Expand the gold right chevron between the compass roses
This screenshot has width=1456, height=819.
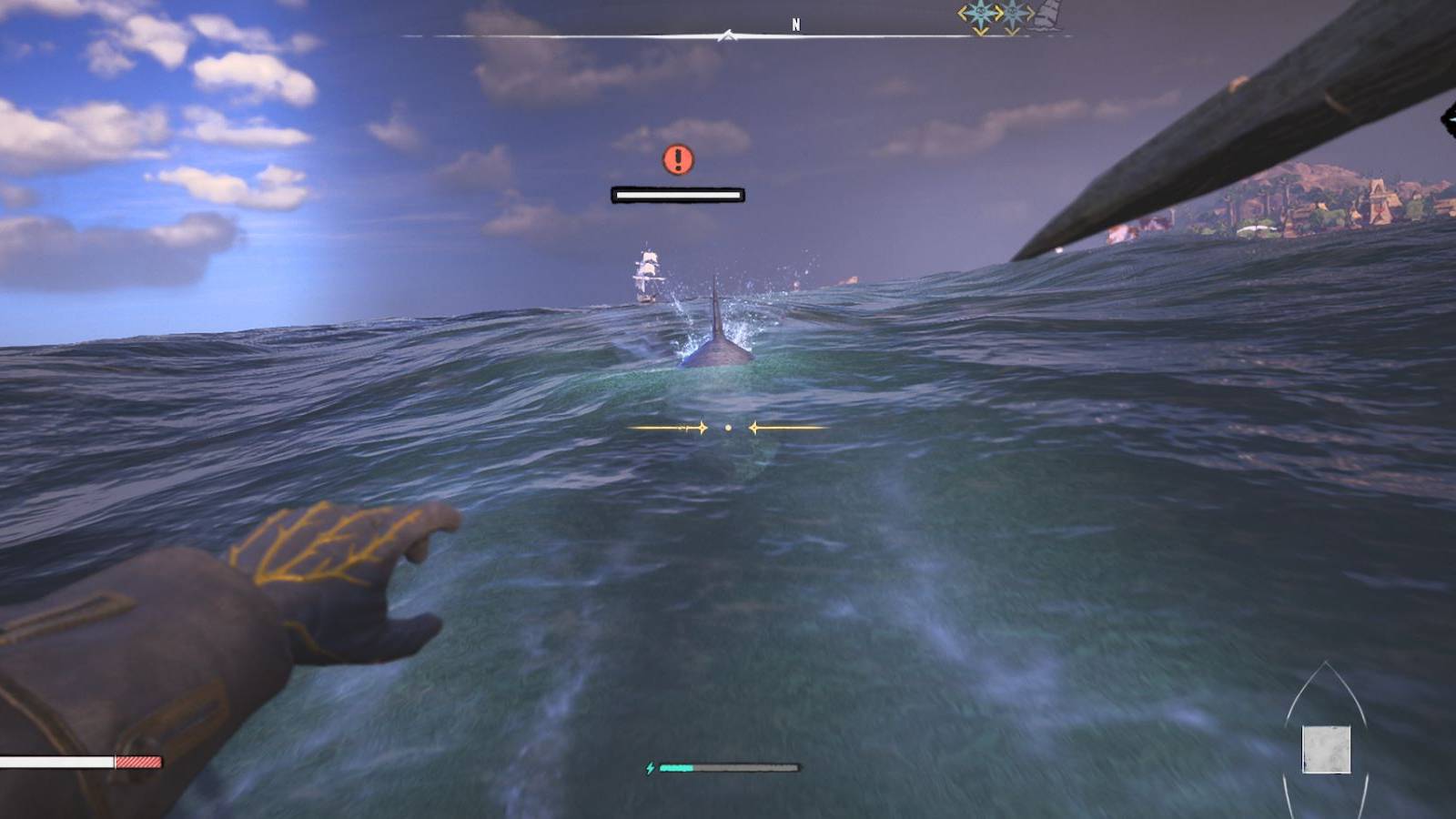point(997,13)
